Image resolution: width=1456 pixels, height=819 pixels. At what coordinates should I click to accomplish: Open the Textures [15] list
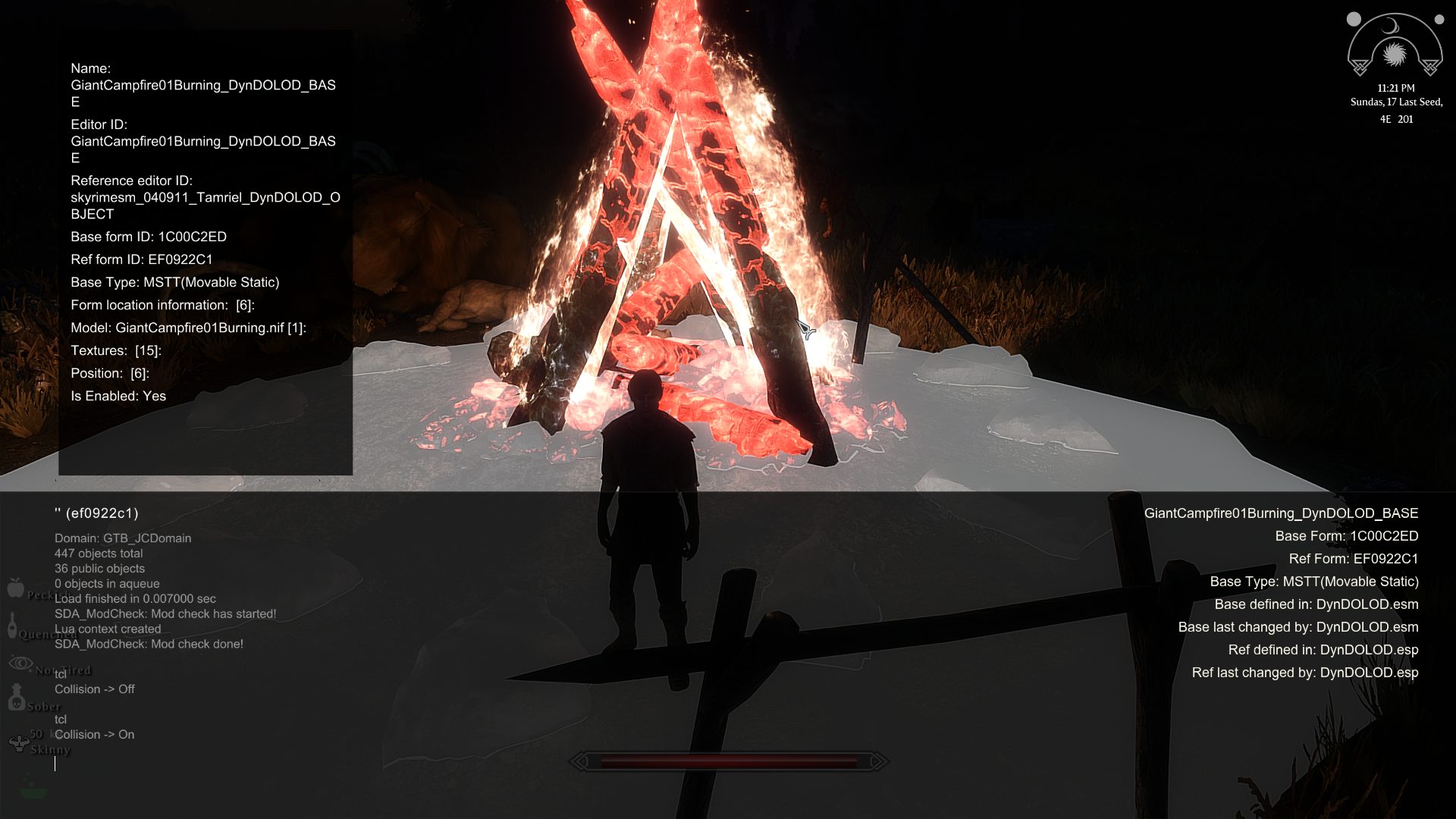pyautogui.click(x=116, y=350)
